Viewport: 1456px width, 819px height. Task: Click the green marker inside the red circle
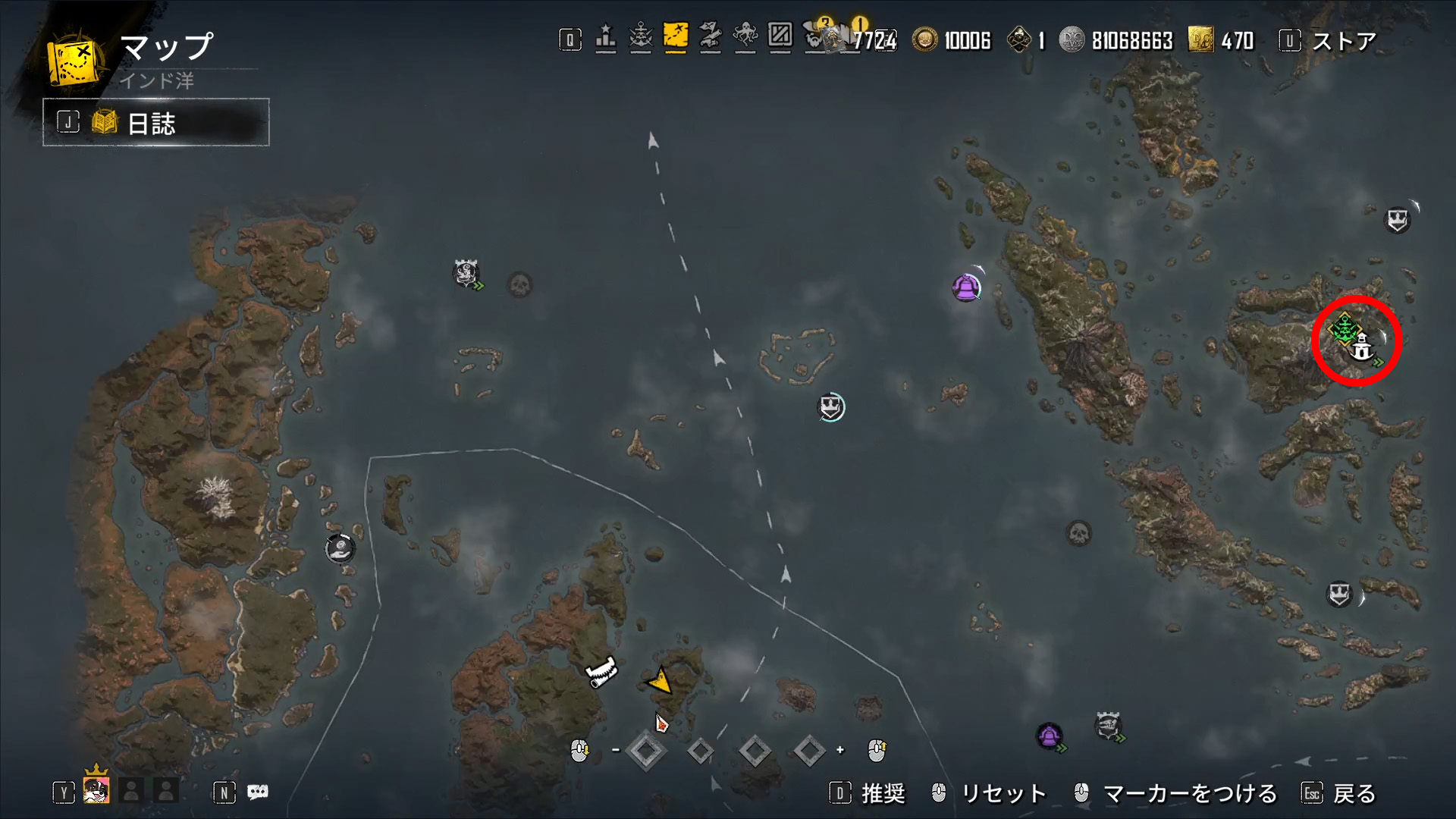pyautogui.click(x=1345, y=329)
